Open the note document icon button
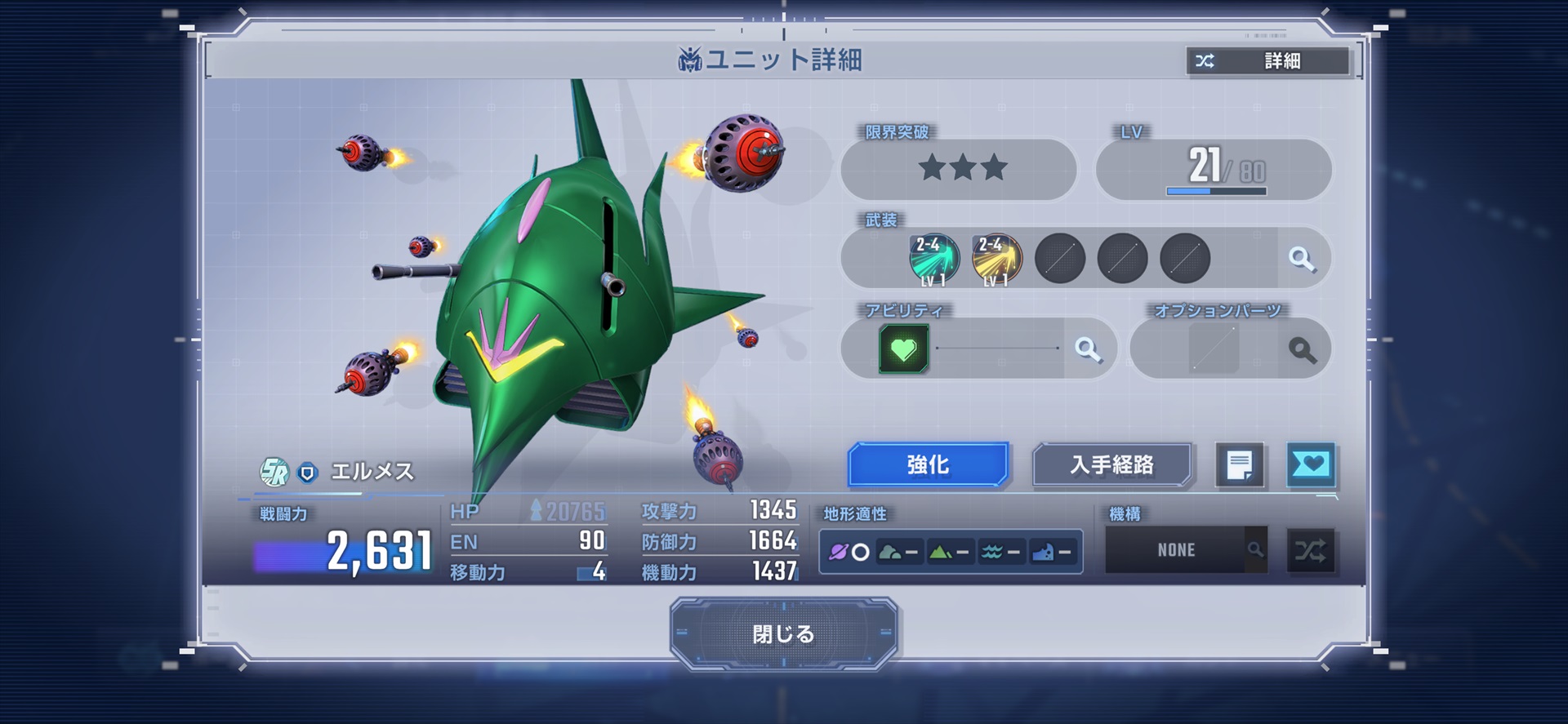 pos(1239,465)
